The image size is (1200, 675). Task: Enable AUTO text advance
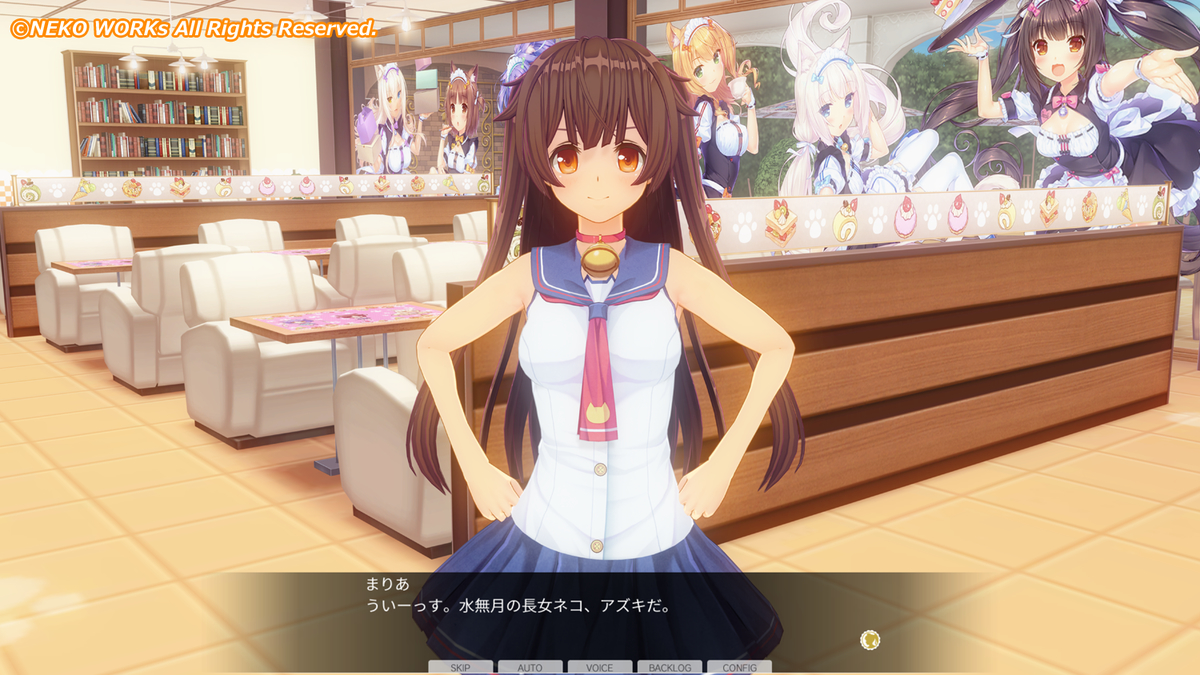point(530,667)
